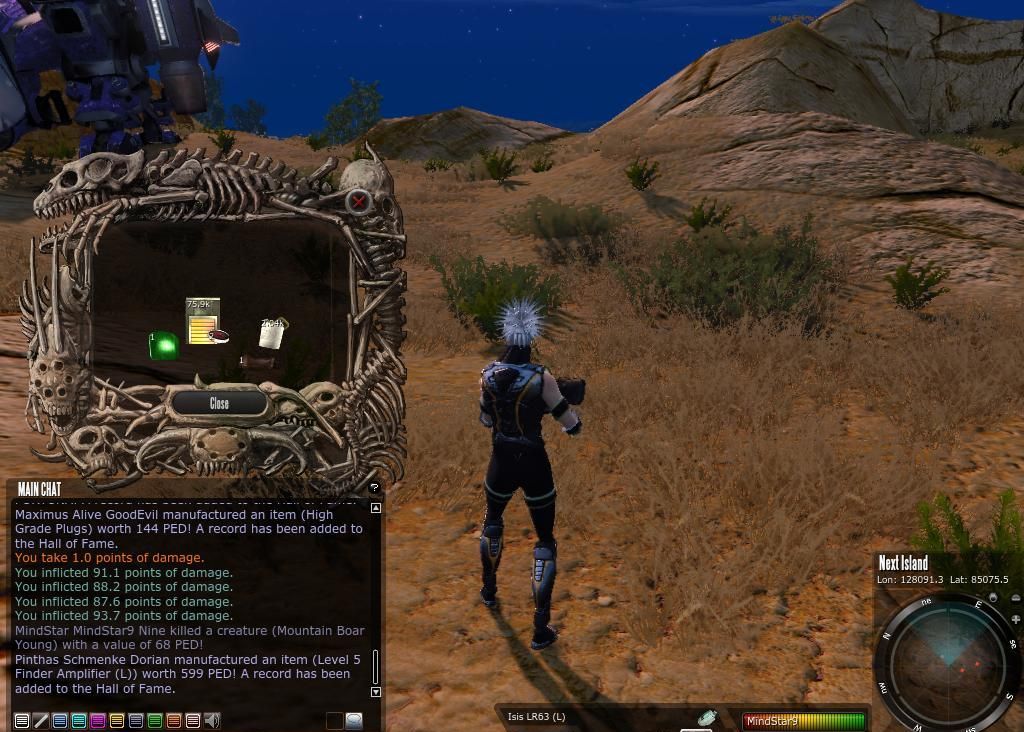The width and height of the screenshot is (1024, 732).
Task: Click the chat scroll-down arrow
Action: tap(376, 692)
